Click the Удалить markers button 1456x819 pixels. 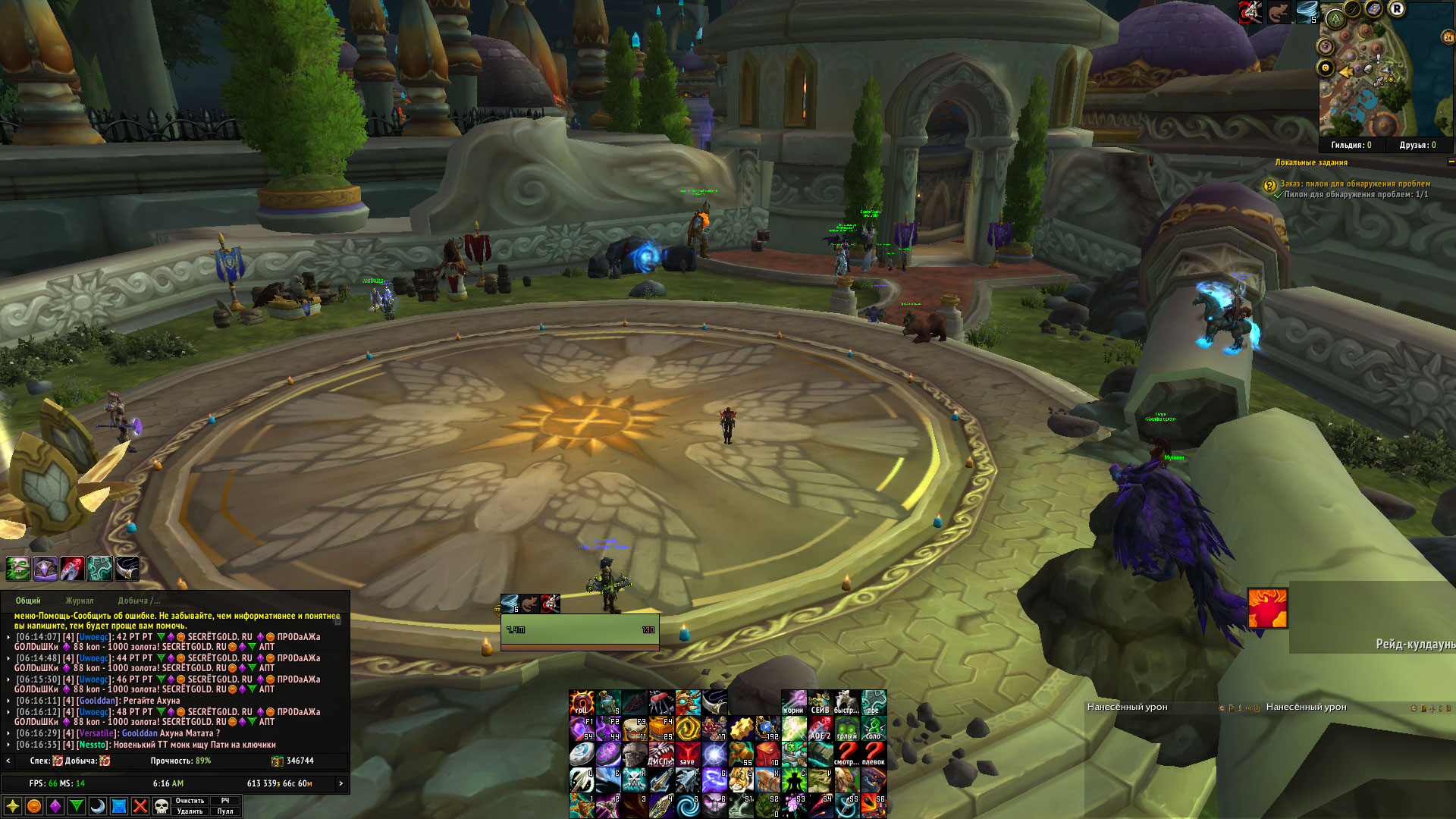pyautogui.click(x=190, y=811)
